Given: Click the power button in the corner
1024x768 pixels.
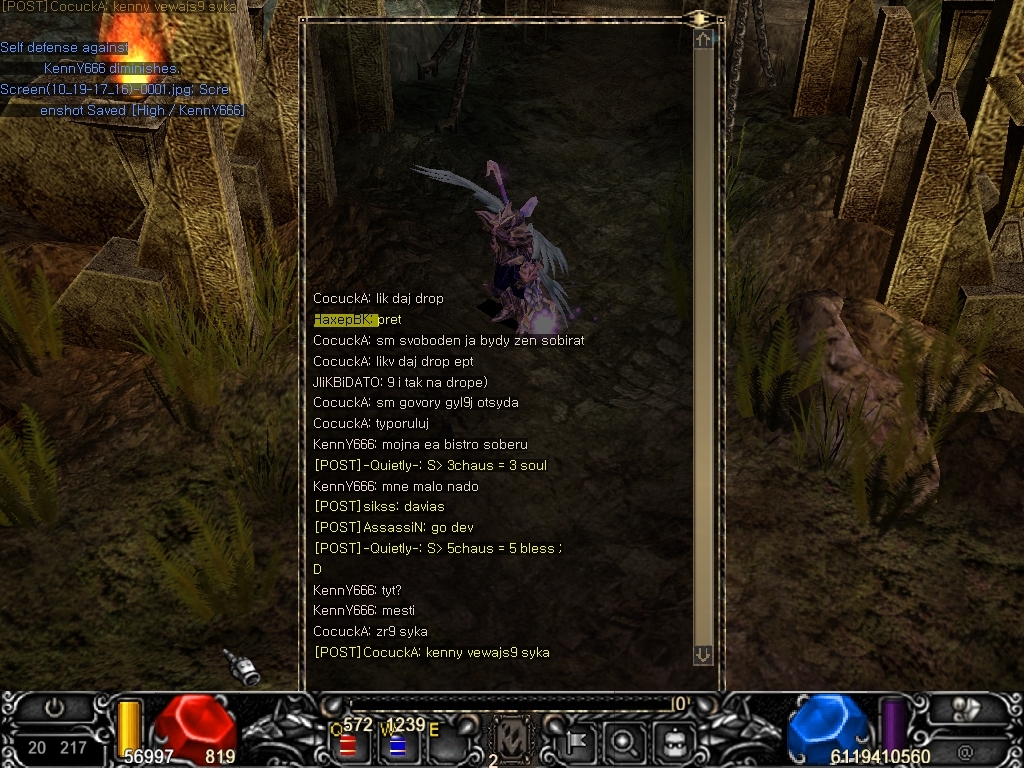Looking at the screenshot, I should pos(55,708).
